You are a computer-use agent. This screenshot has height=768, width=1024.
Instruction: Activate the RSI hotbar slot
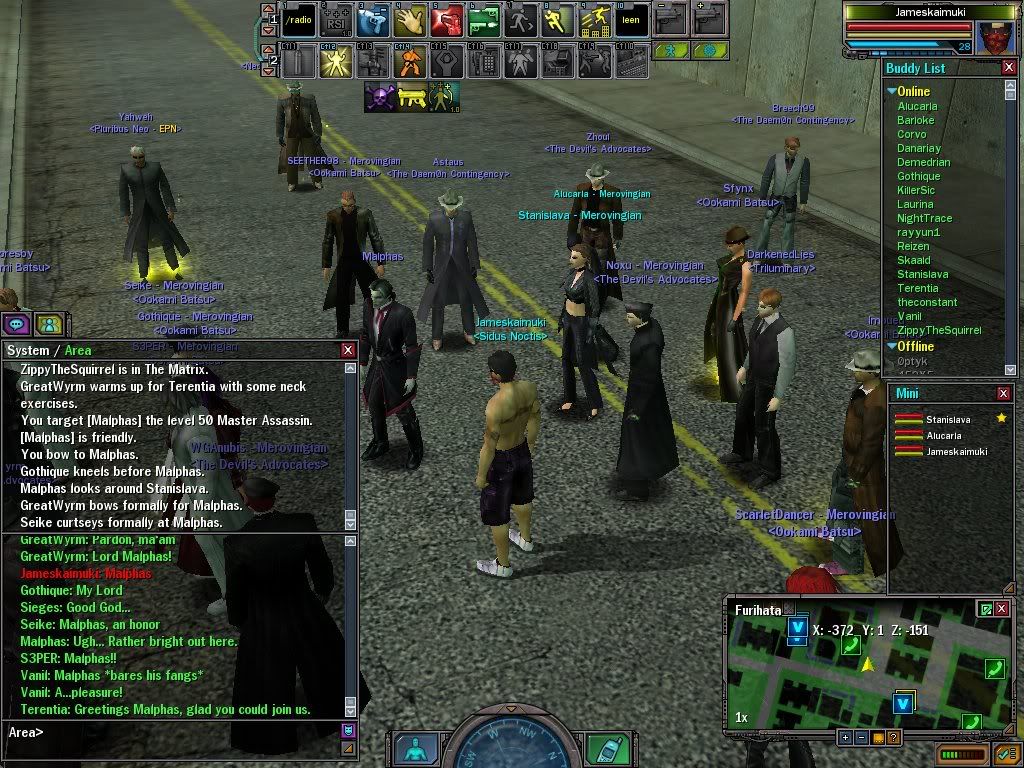click(x=335, y=20)
